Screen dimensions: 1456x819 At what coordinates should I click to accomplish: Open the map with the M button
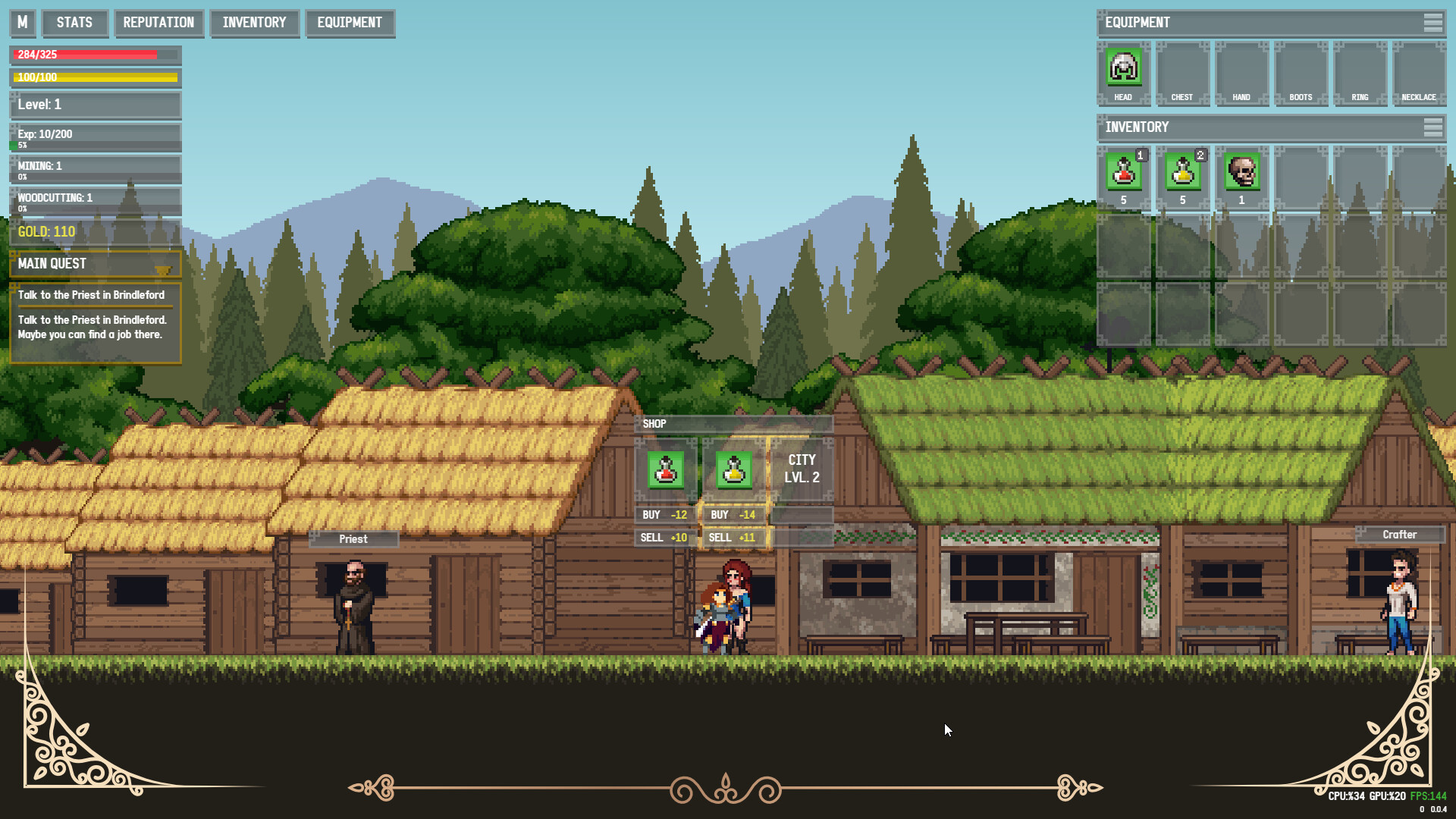click(x=22, y=23)
